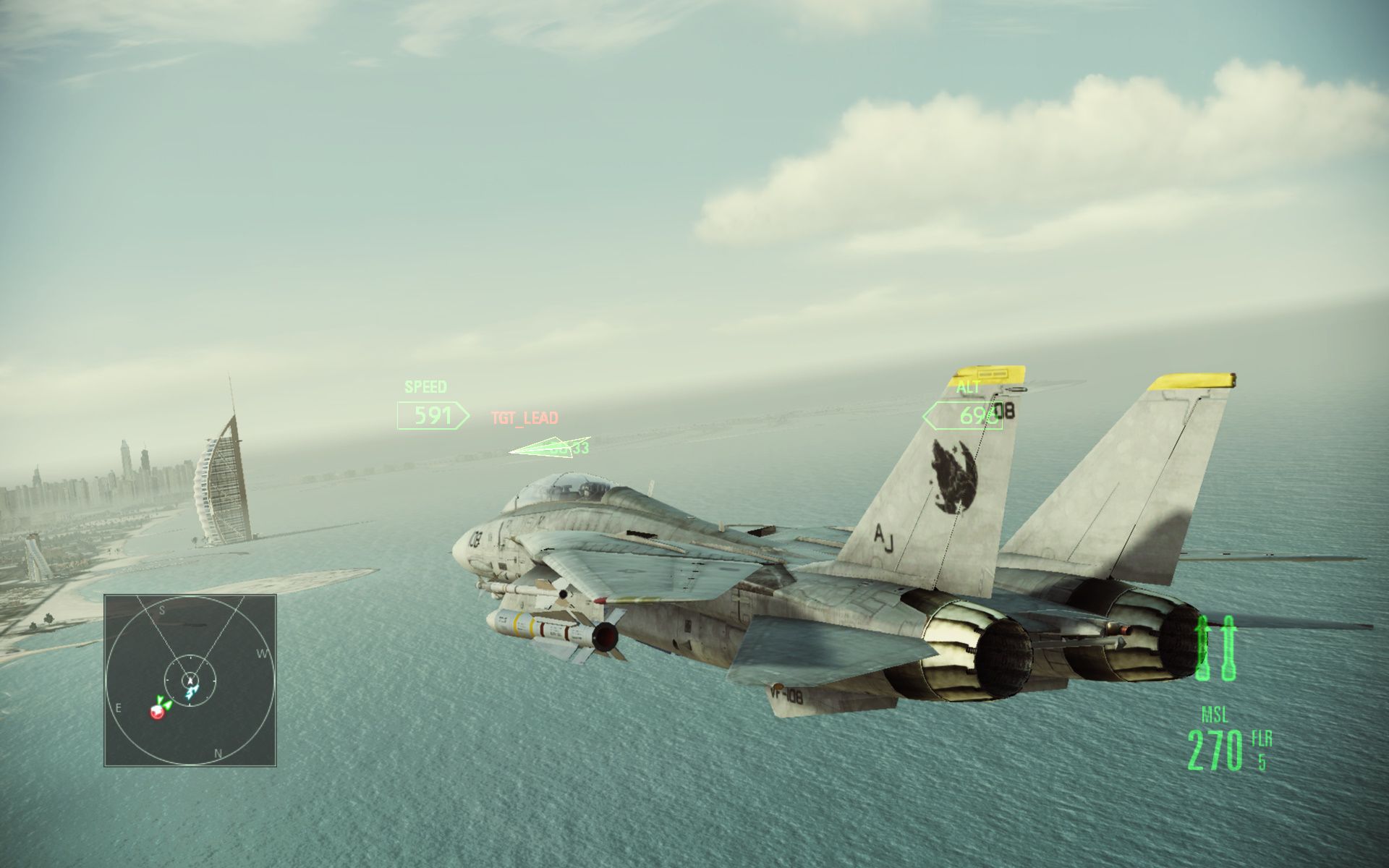Select the cyan squadron icon on the minimap
Screen dimensions: 1389x868
point(192,692)
